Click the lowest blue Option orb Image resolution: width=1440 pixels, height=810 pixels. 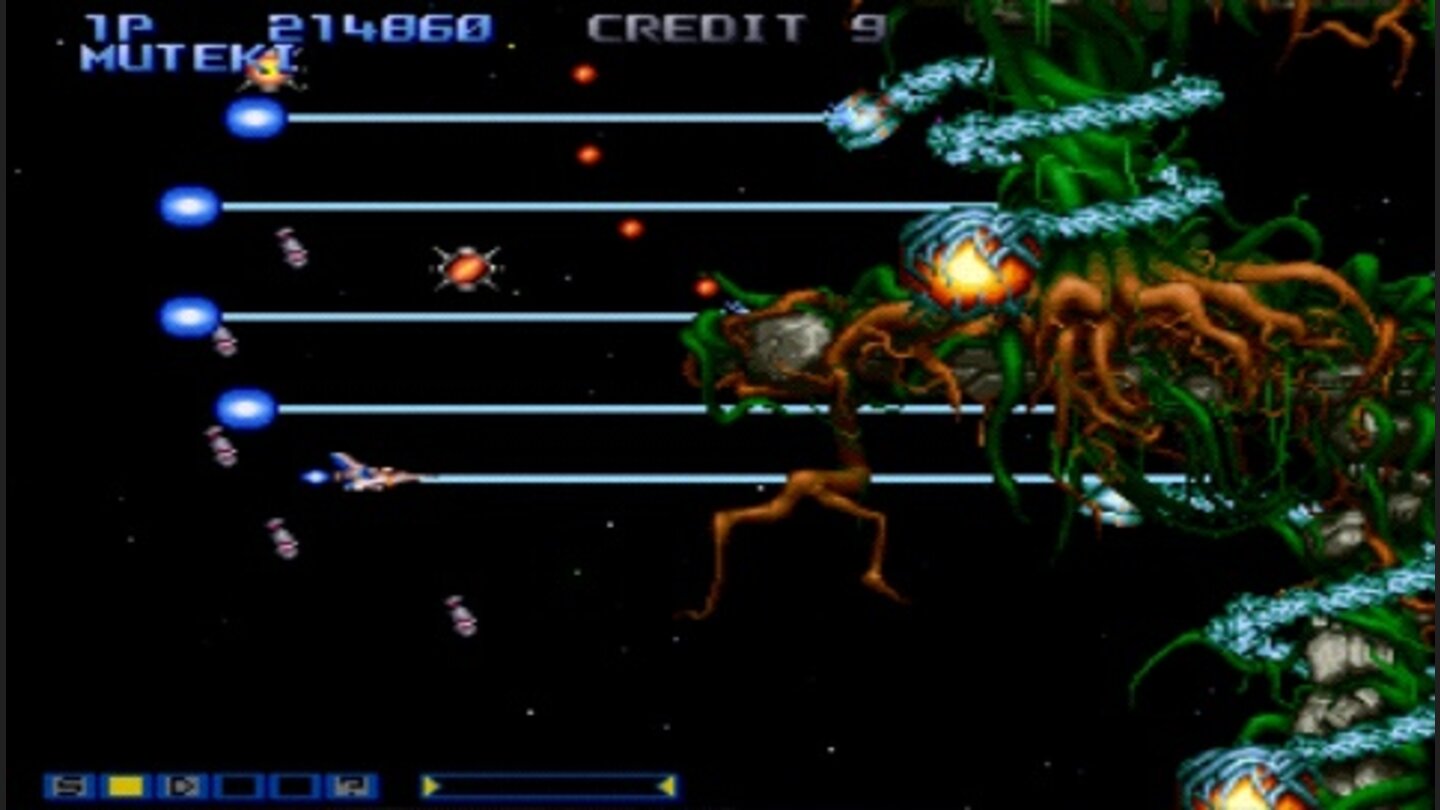tap(245, 407)
